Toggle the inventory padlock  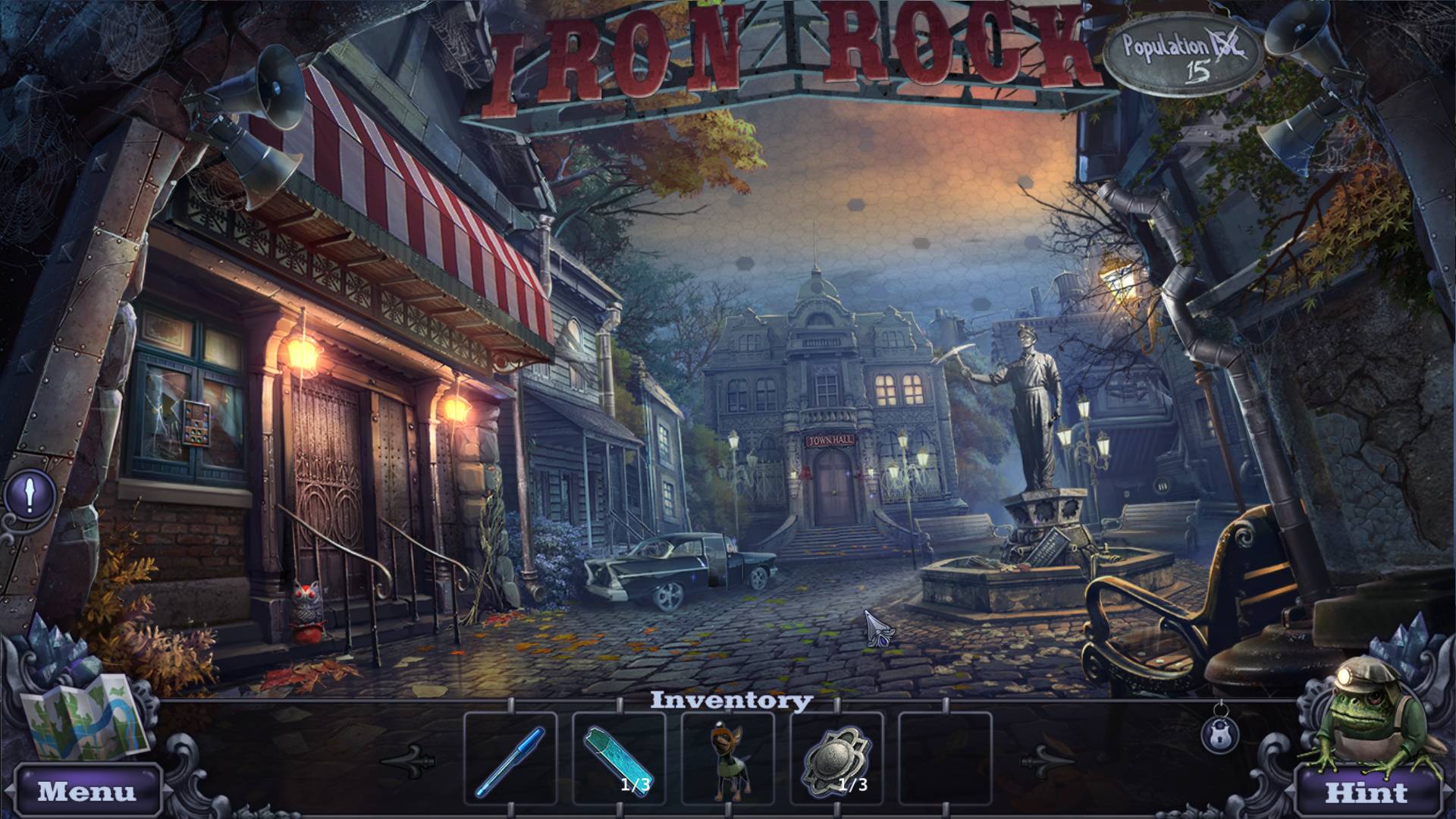click(x=1220, y=734)
